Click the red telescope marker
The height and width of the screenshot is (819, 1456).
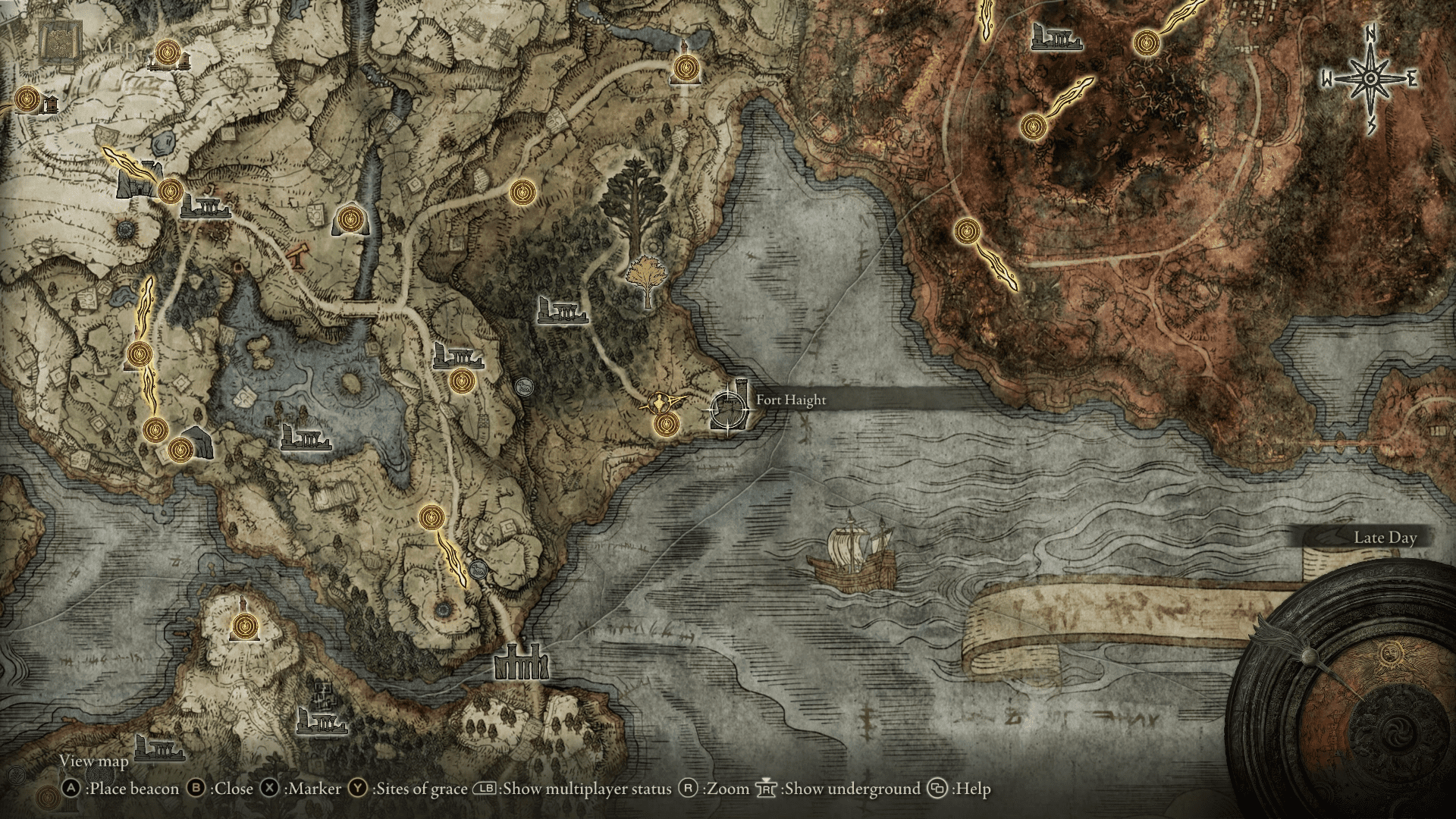298,256
